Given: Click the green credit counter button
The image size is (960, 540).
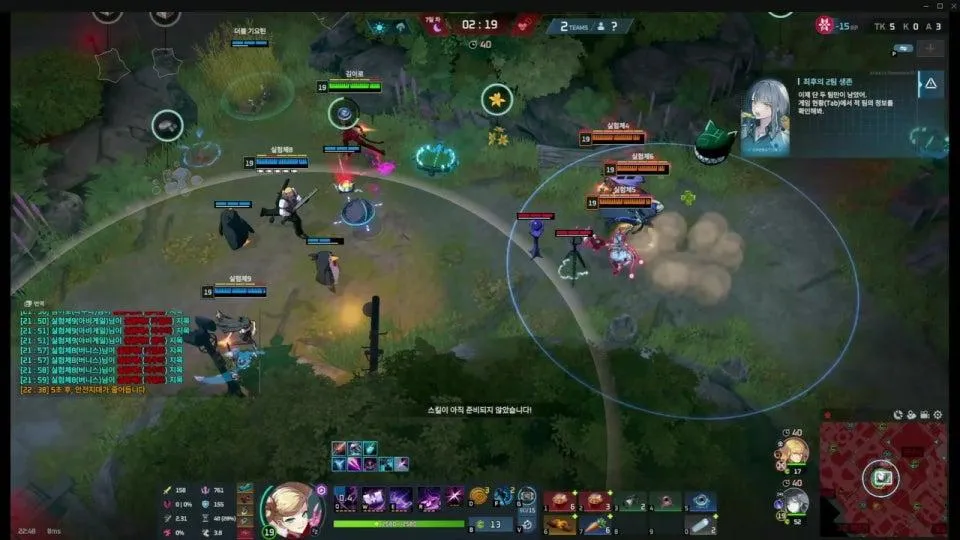Looking at the screenshot, I should 489,524.
